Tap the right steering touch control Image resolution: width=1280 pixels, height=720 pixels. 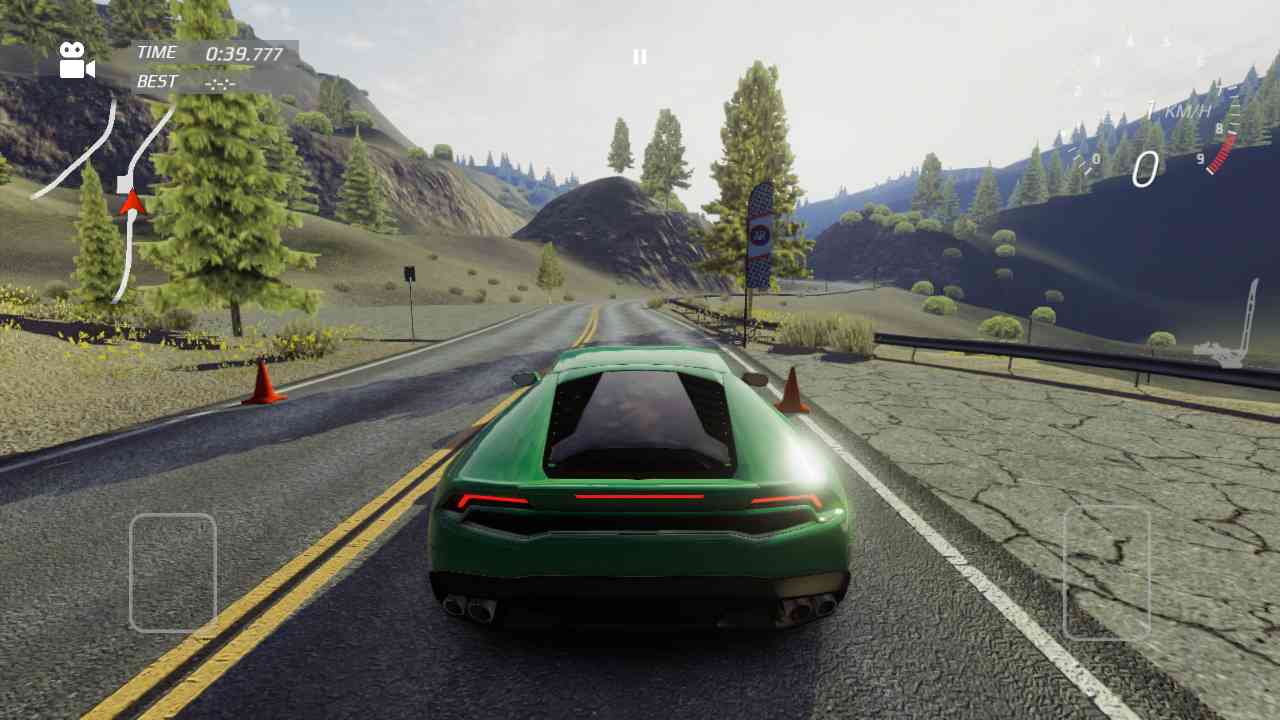click(1108, 575)
